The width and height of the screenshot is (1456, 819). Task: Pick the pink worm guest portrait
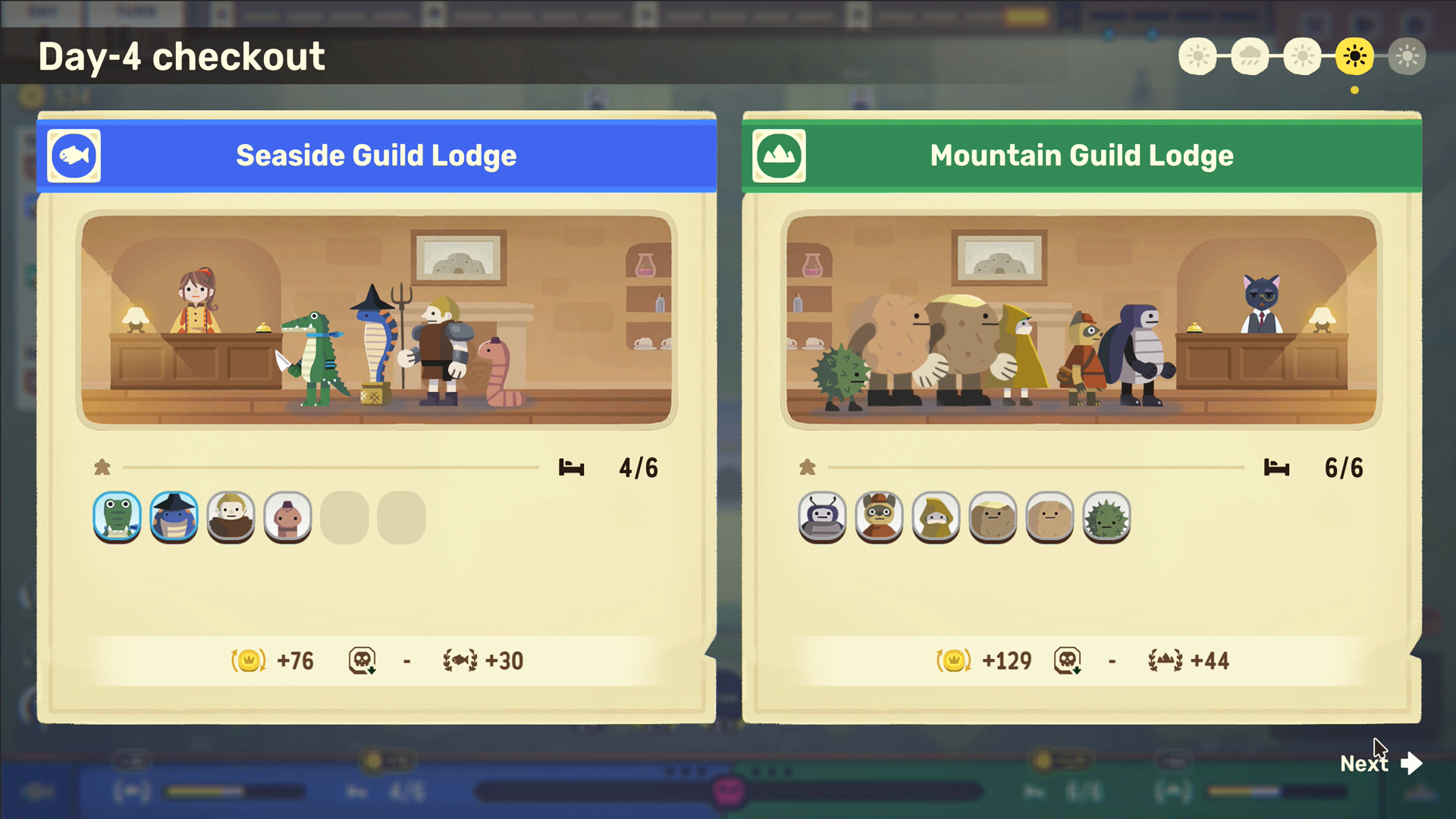(287, 517)
